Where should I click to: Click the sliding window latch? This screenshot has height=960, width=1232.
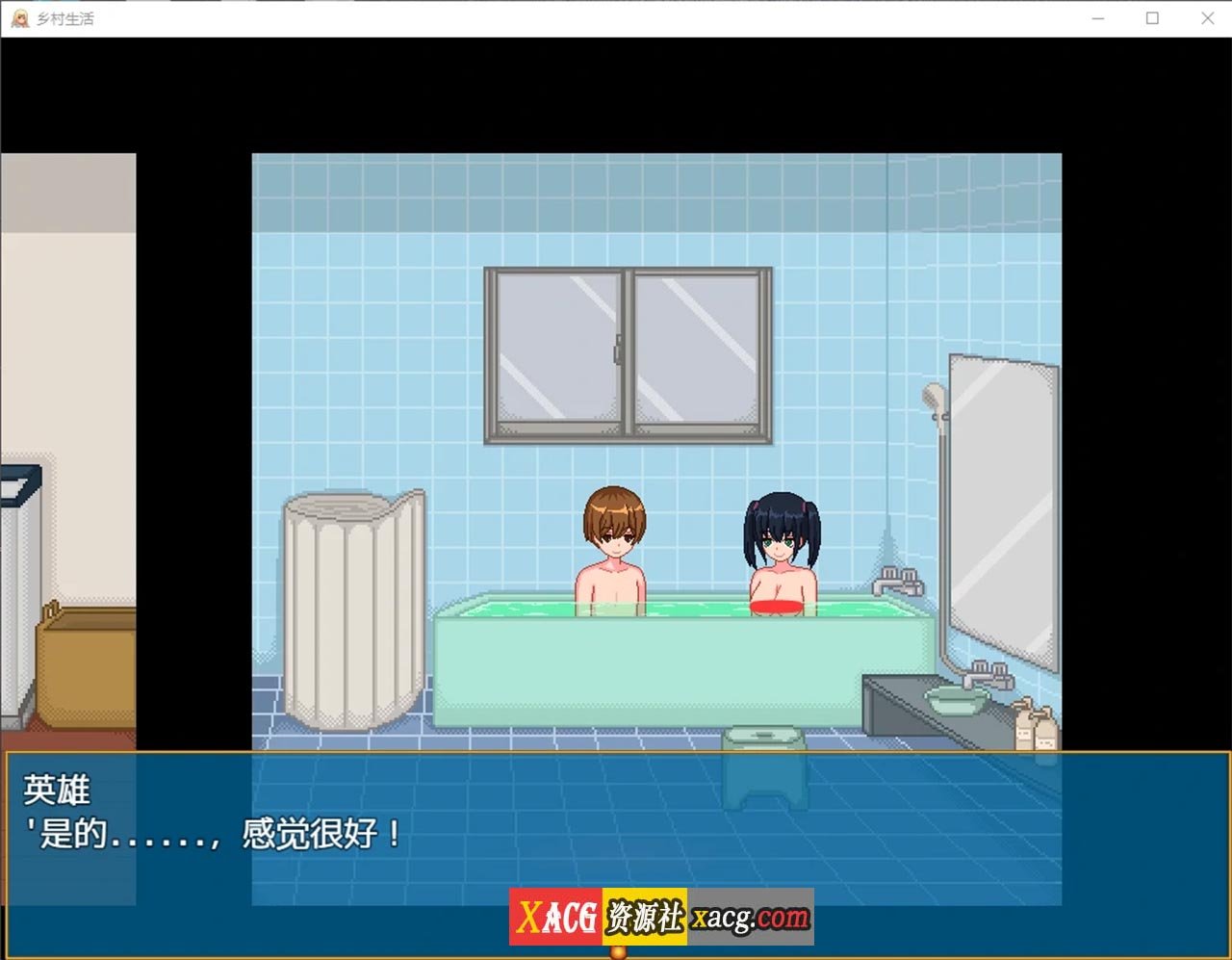619,347
